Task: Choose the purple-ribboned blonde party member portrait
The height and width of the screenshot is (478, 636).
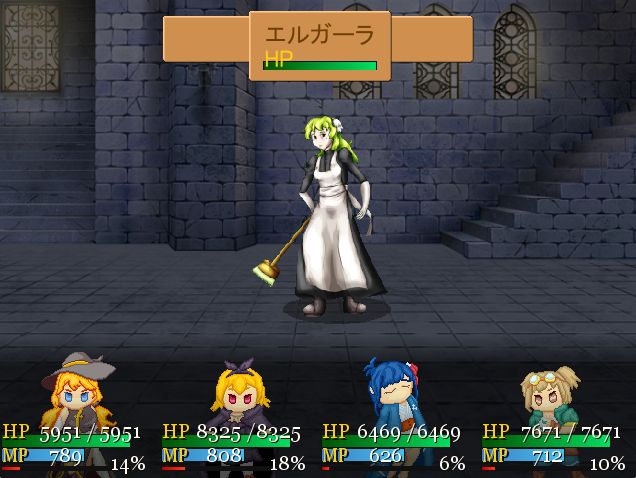Action: 236,393
